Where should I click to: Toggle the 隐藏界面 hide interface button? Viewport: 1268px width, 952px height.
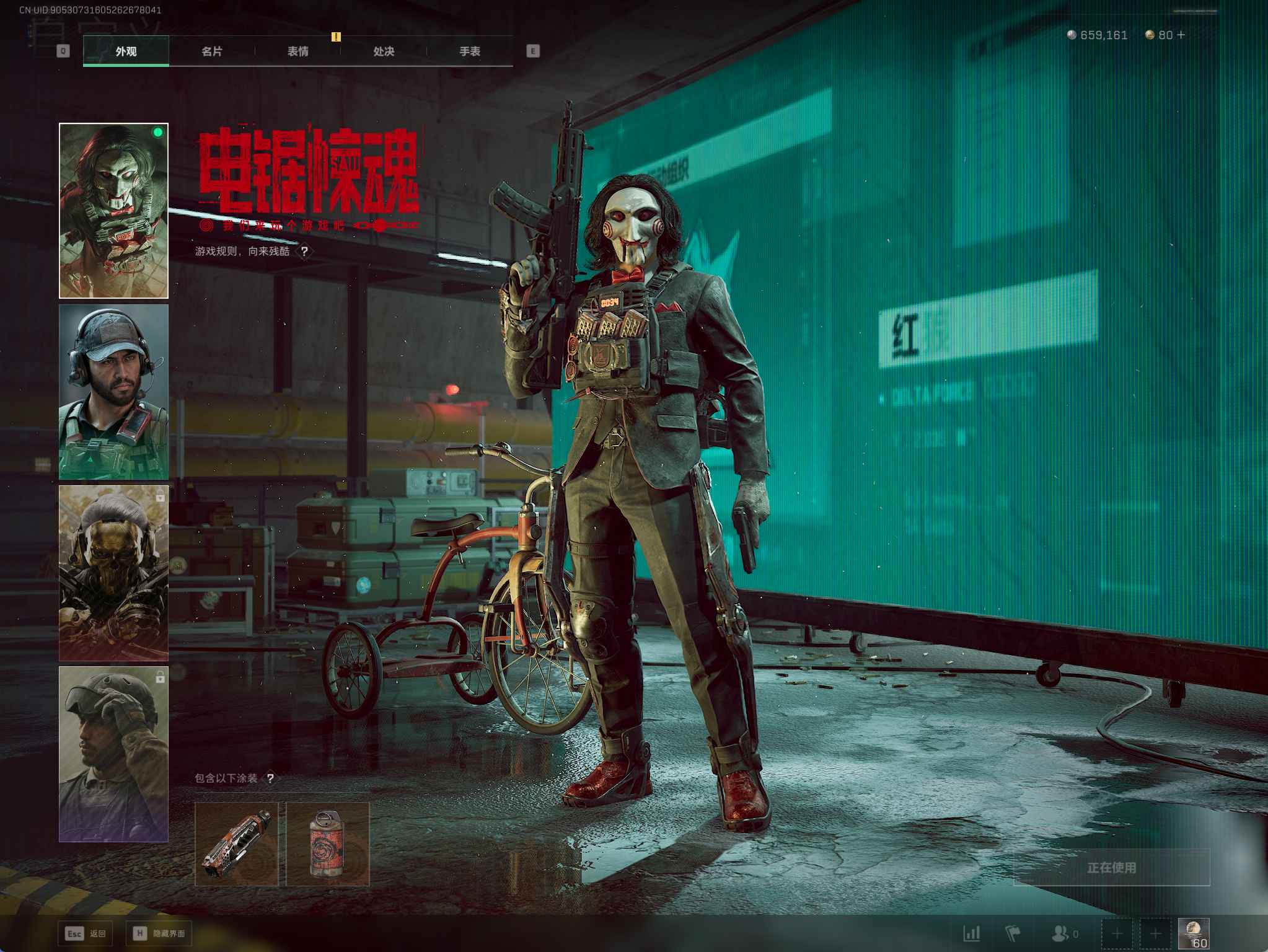pyautogui.click(x=158, y=933)
